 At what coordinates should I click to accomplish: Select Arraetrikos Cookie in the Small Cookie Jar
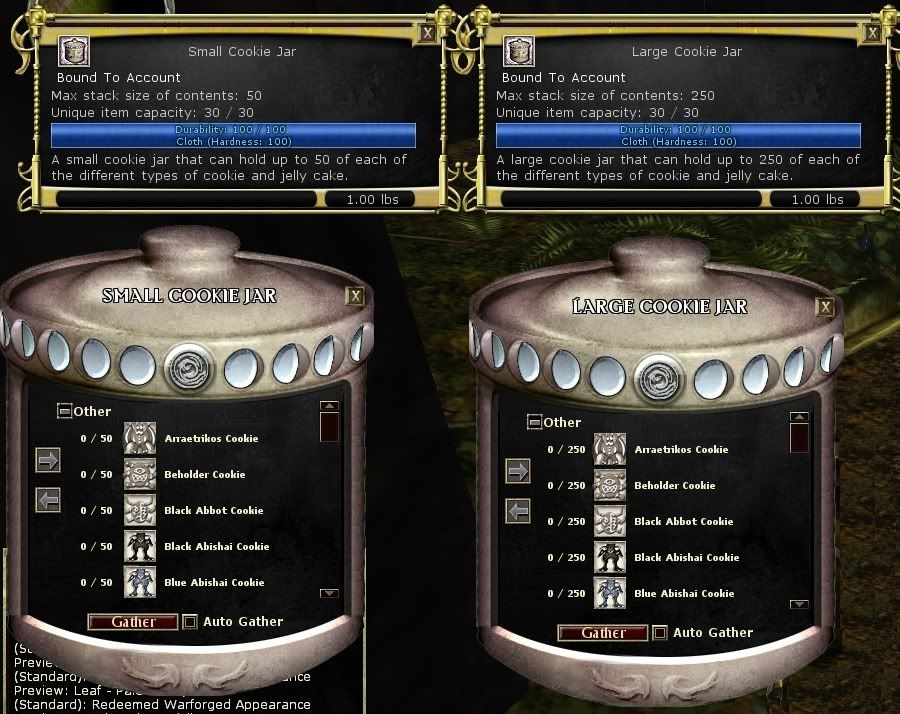coord(210,439)
